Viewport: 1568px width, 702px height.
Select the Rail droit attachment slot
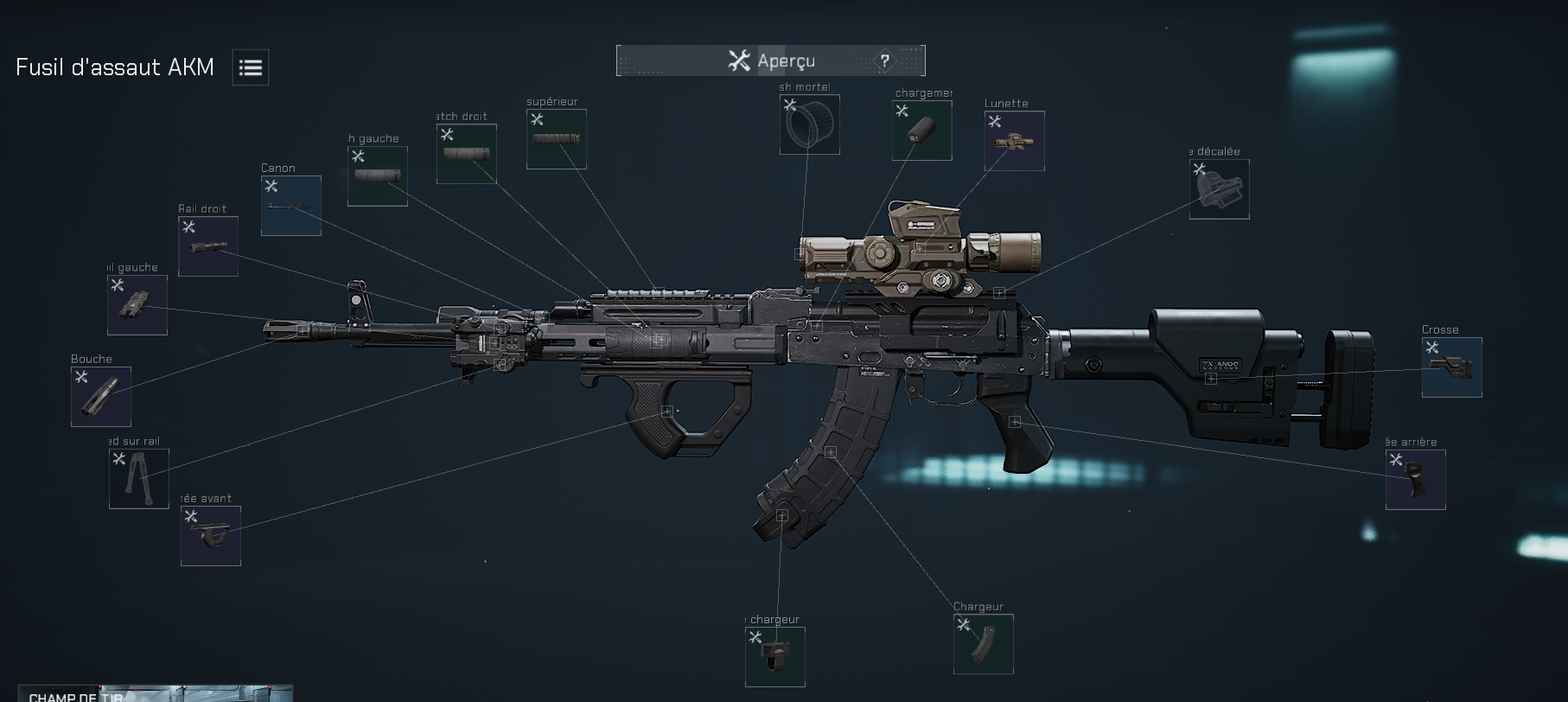click(x=207, y=246)
